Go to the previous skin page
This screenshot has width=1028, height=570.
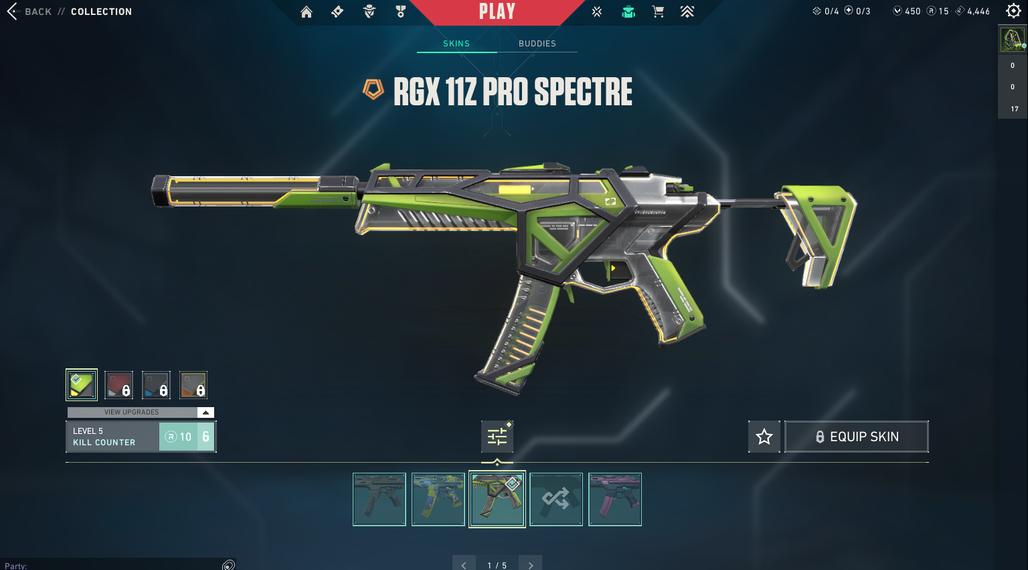coord(464,564)
